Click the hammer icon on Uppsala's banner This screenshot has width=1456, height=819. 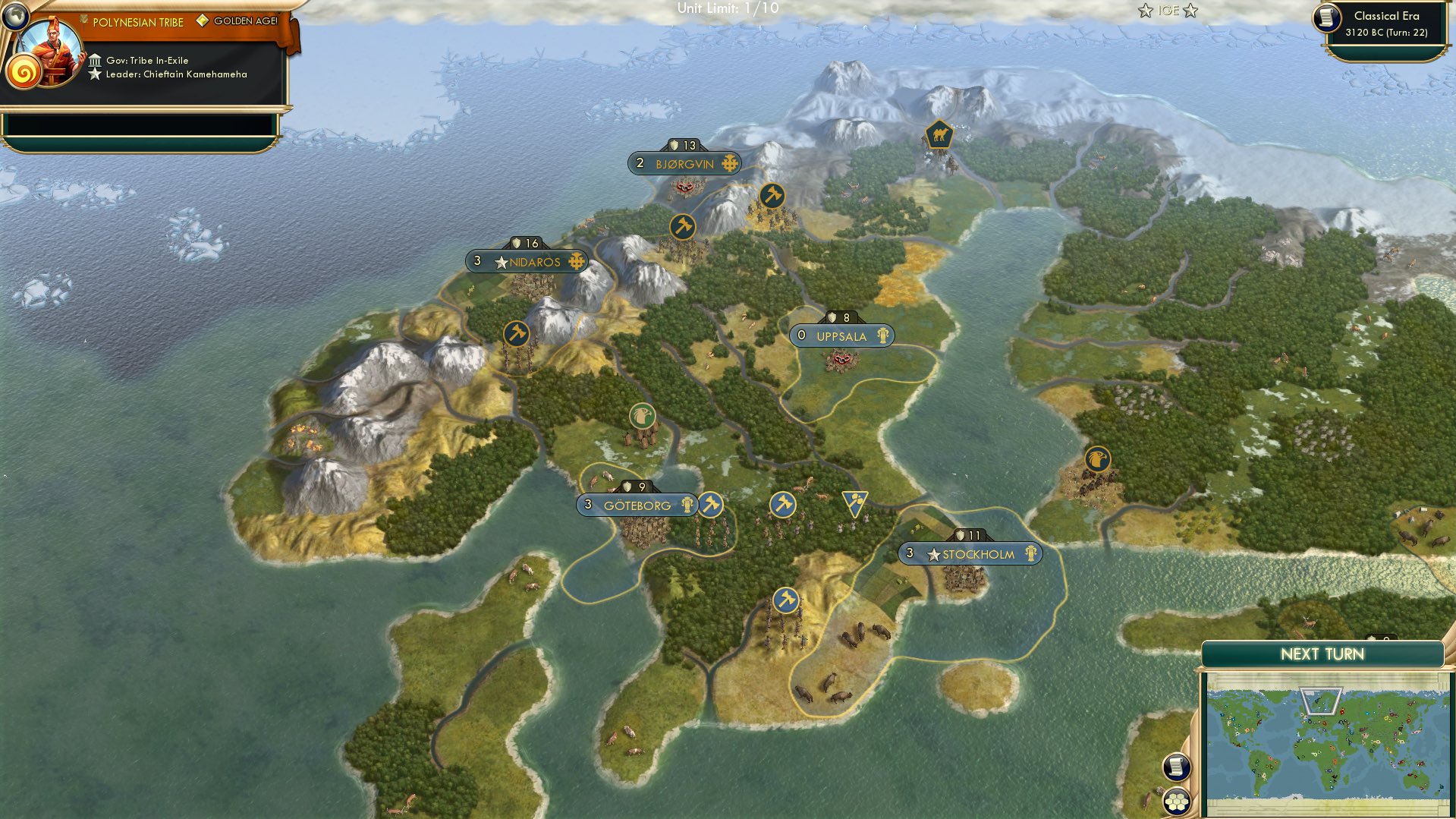click(882, 335)
